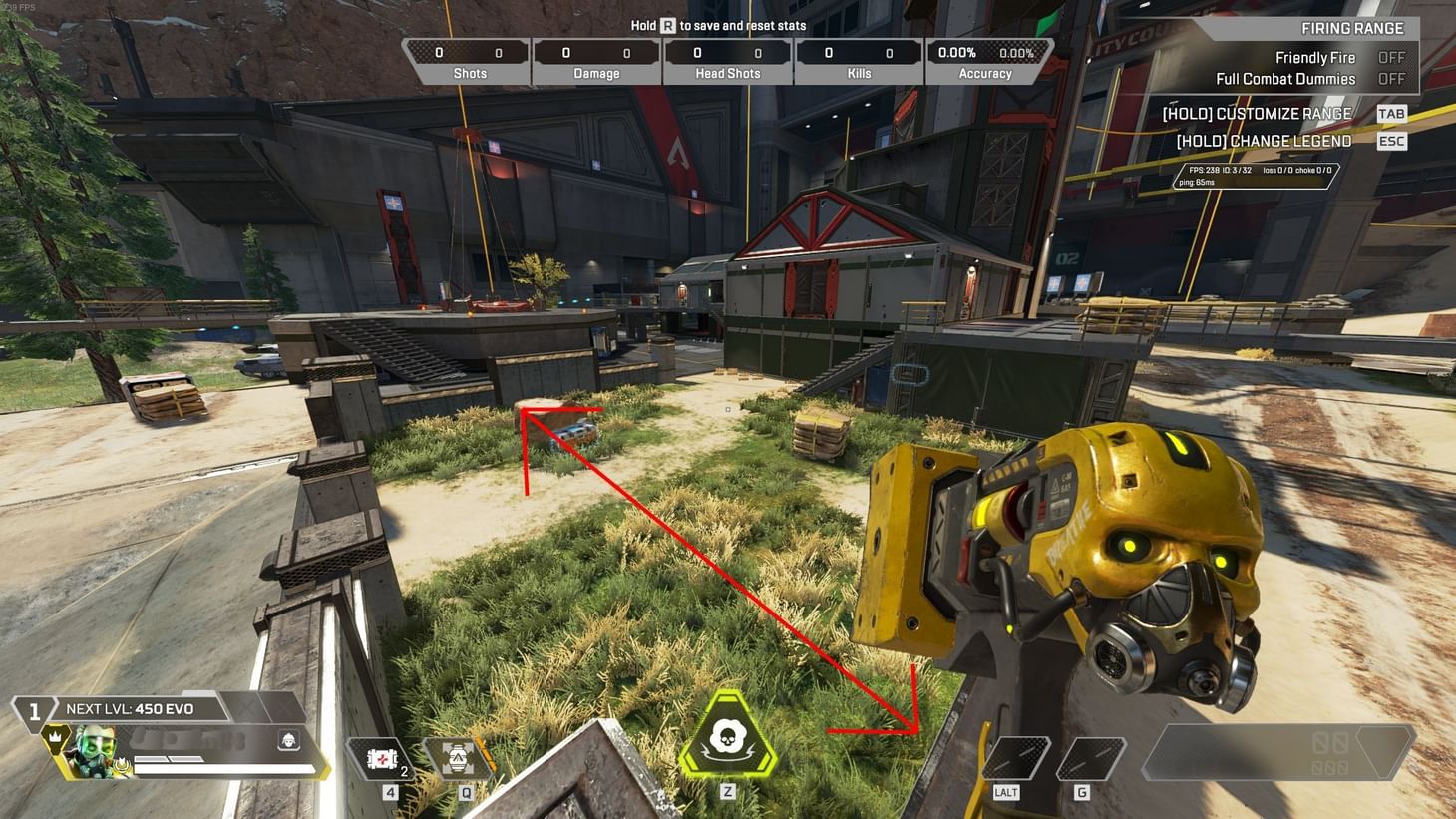The height and width of the screenshot is (819, 1456).
Task: Click the Nox Gas ultimate icon above Z
Action: [x=728, y=736]
